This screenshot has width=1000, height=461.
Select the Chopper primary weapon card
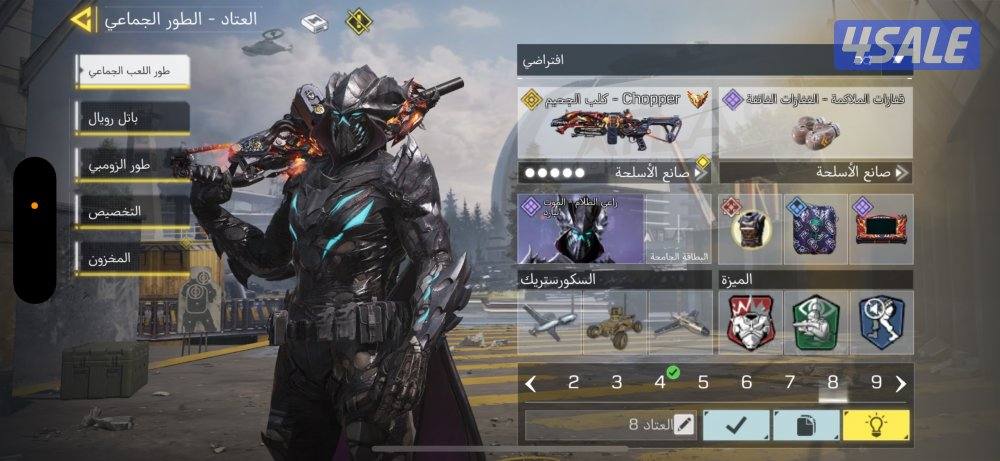(x=615, y=122)
